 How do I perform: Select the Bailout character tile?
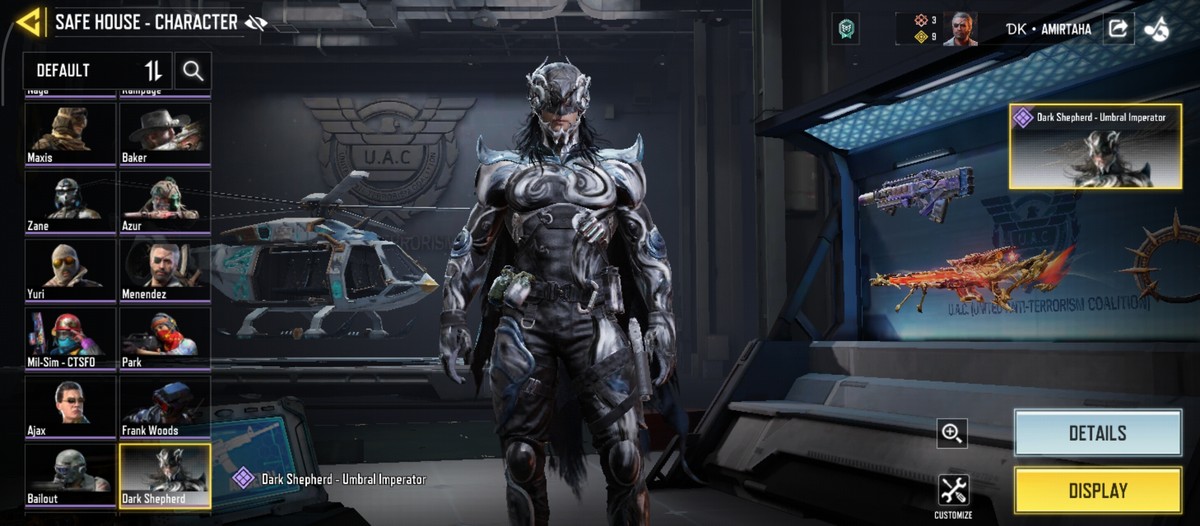click(70, 474)
